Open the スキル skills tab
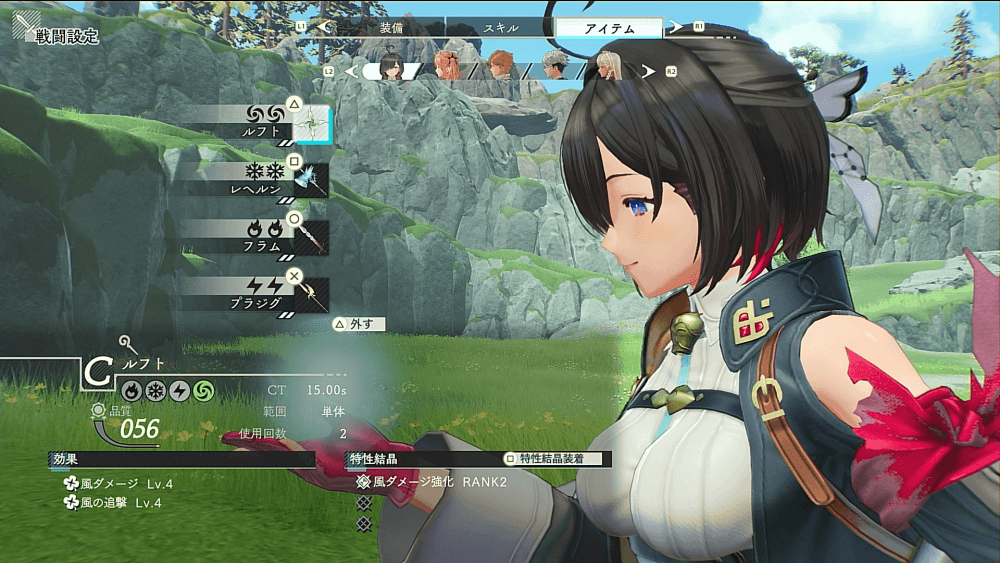The image size is (1000, 563). 500,28
